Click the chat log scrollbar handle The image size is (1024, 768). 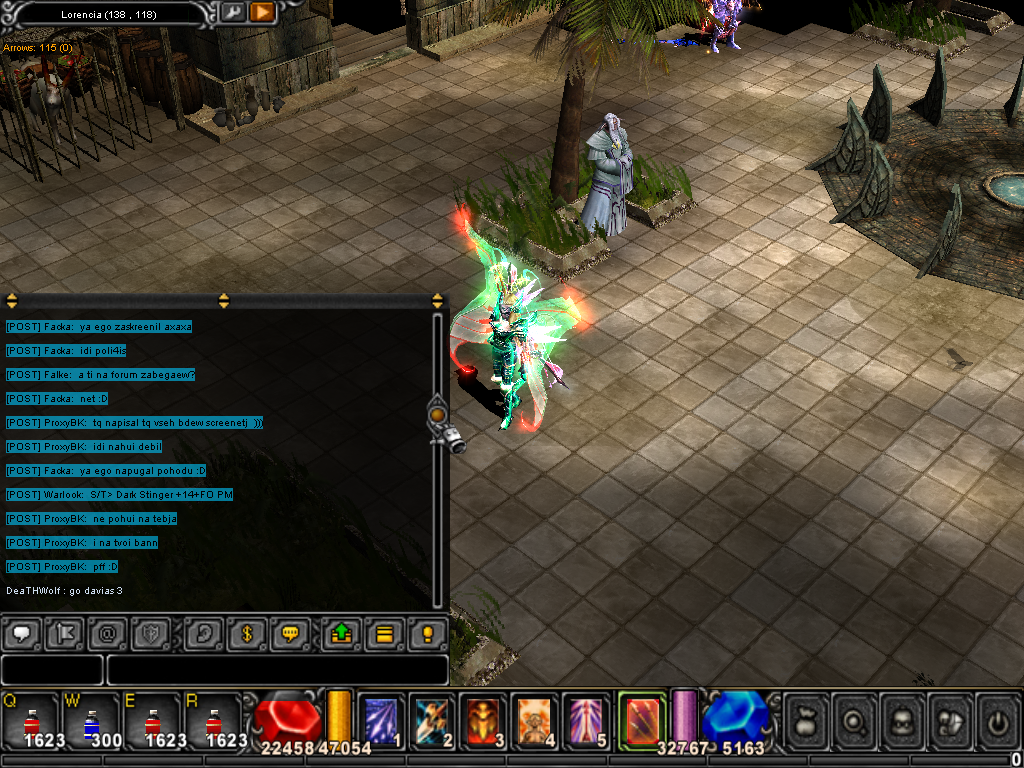[437, 414]
